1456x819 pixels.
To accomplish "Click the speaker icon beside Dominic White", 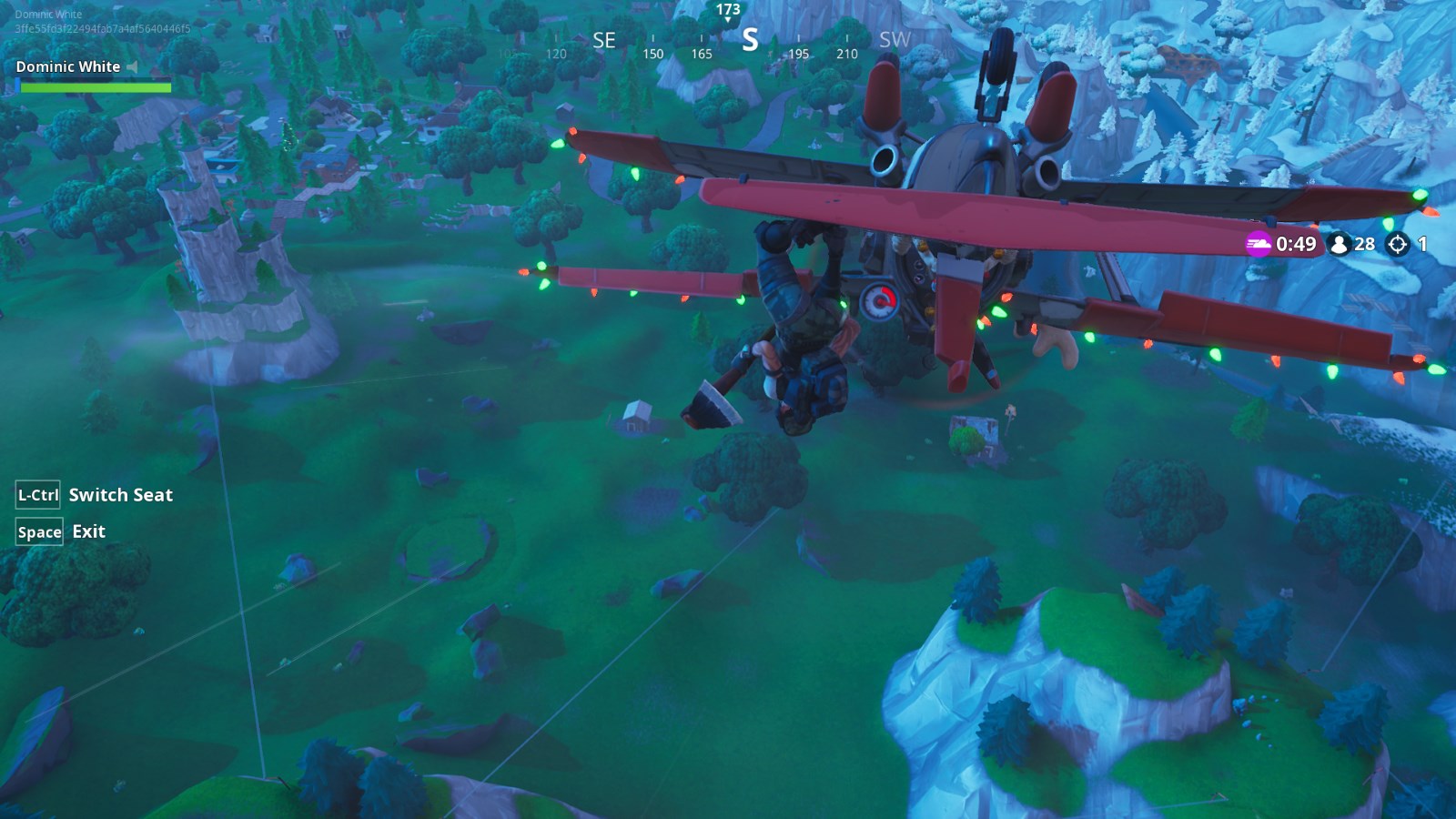I will tap(133, 67).
